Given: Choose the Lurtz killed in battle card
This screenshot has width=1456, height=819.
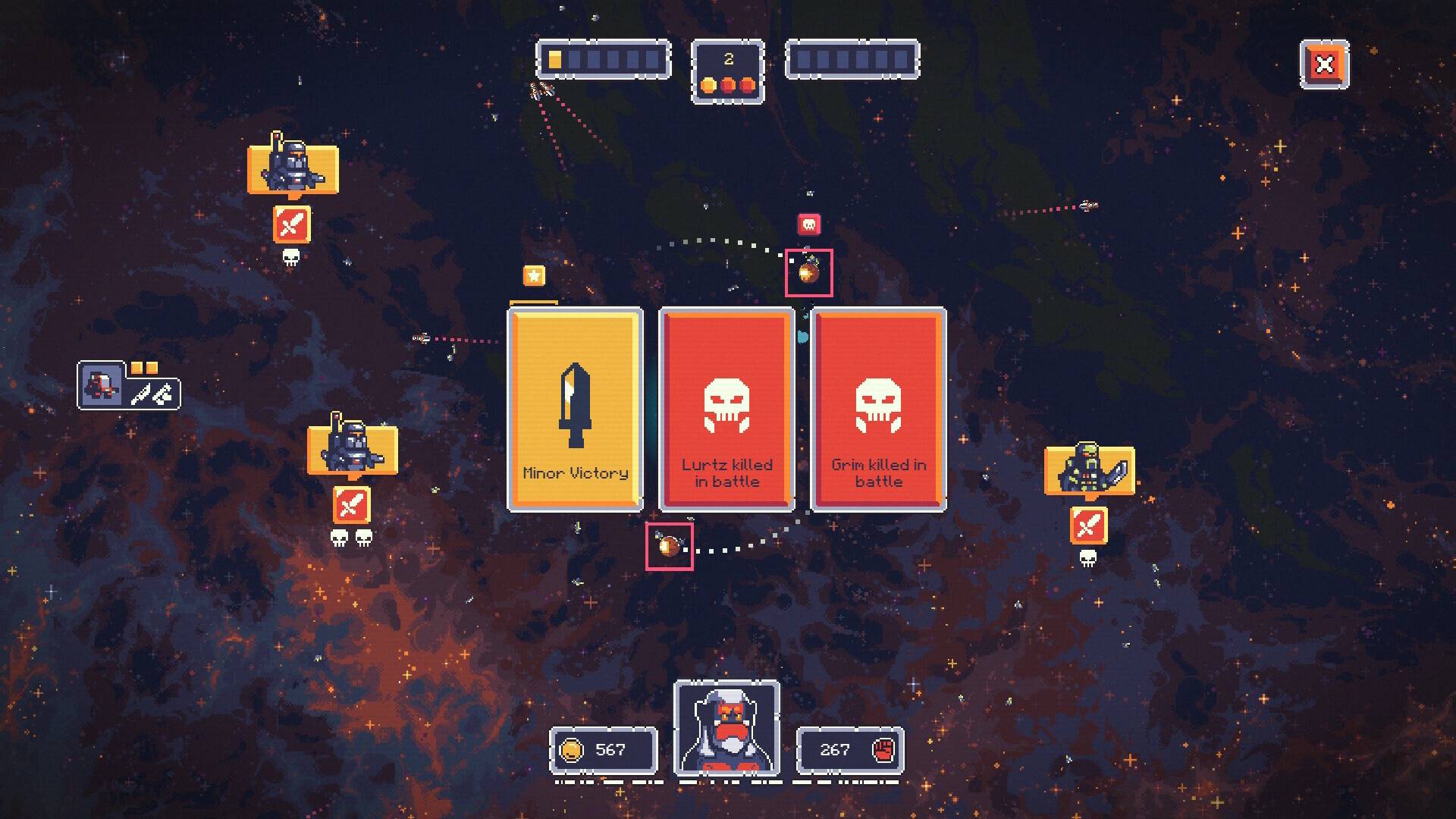Looking at the screenshot, I should 726,409.
